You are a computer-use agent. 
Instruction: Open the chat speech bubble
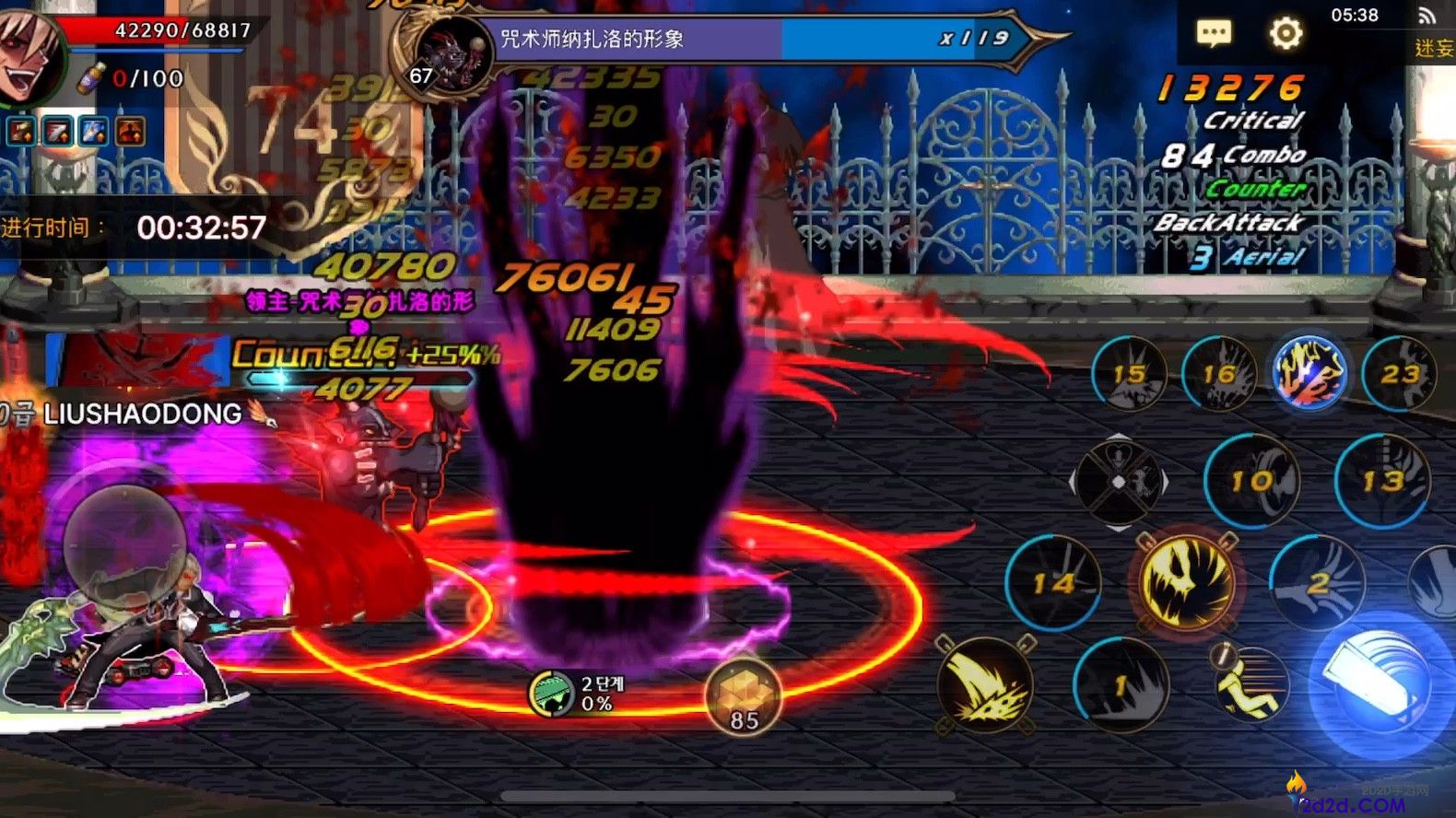1214,34
